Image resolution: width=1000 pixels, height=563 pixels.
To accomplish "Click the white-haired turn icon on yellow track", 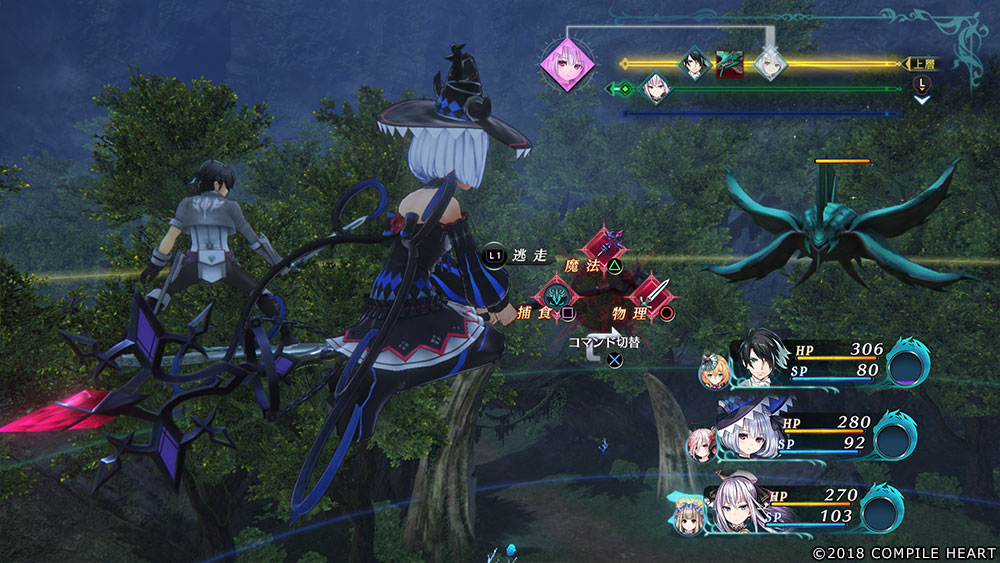I will point(769,64).
